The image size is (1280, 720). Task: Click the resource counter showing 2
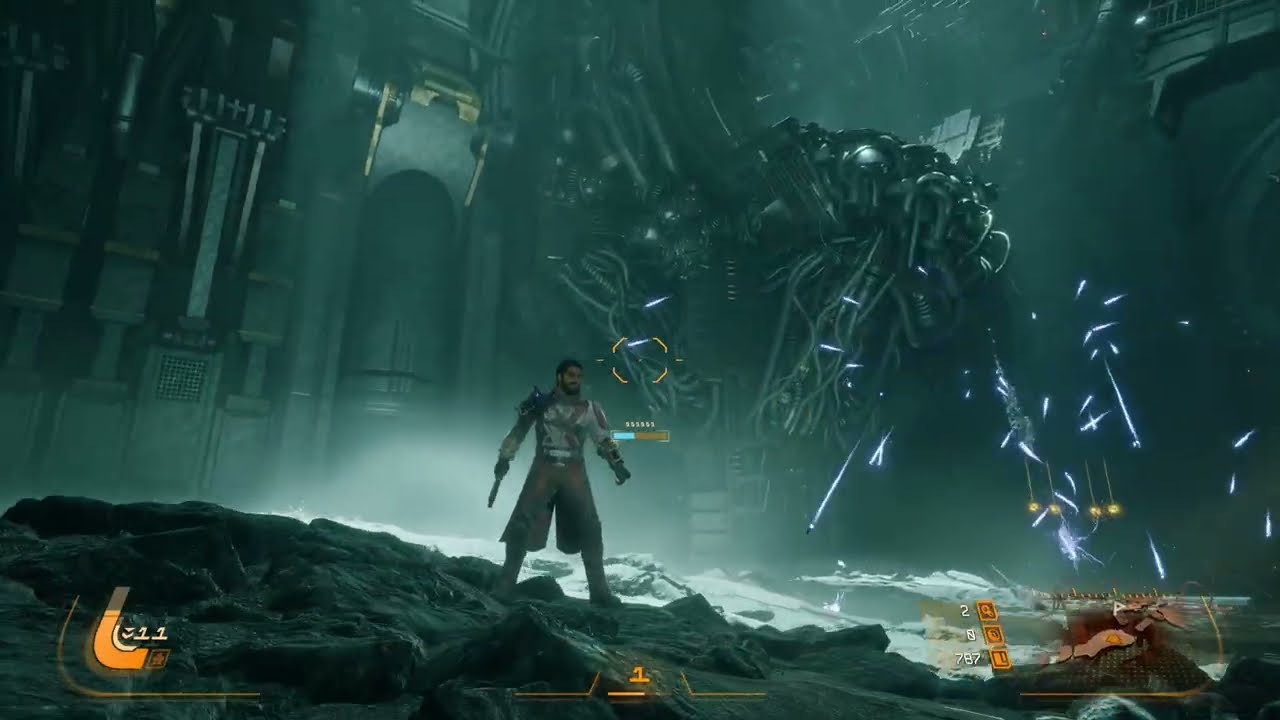pyautogui.click(x=964, y=611)
